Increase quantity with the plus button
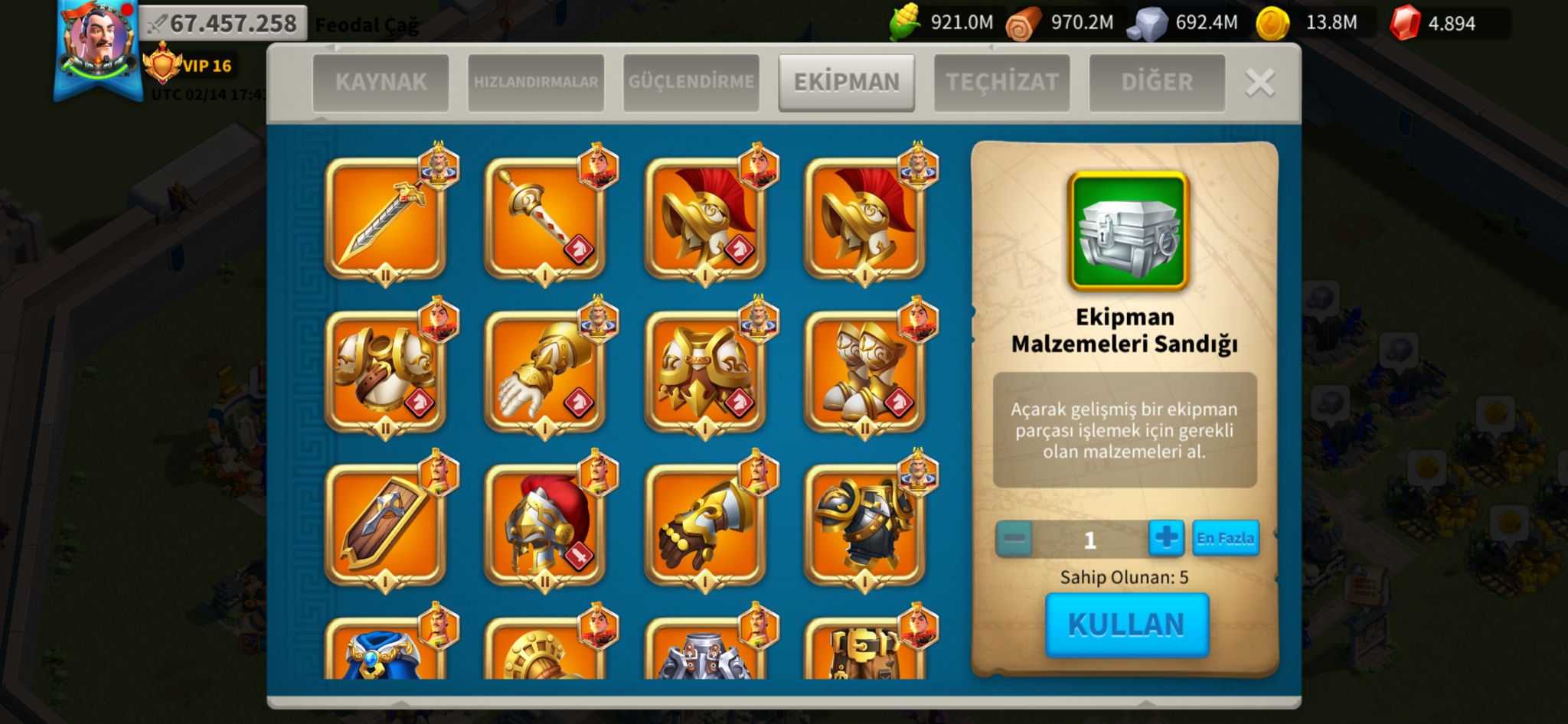 point(1166,538)
